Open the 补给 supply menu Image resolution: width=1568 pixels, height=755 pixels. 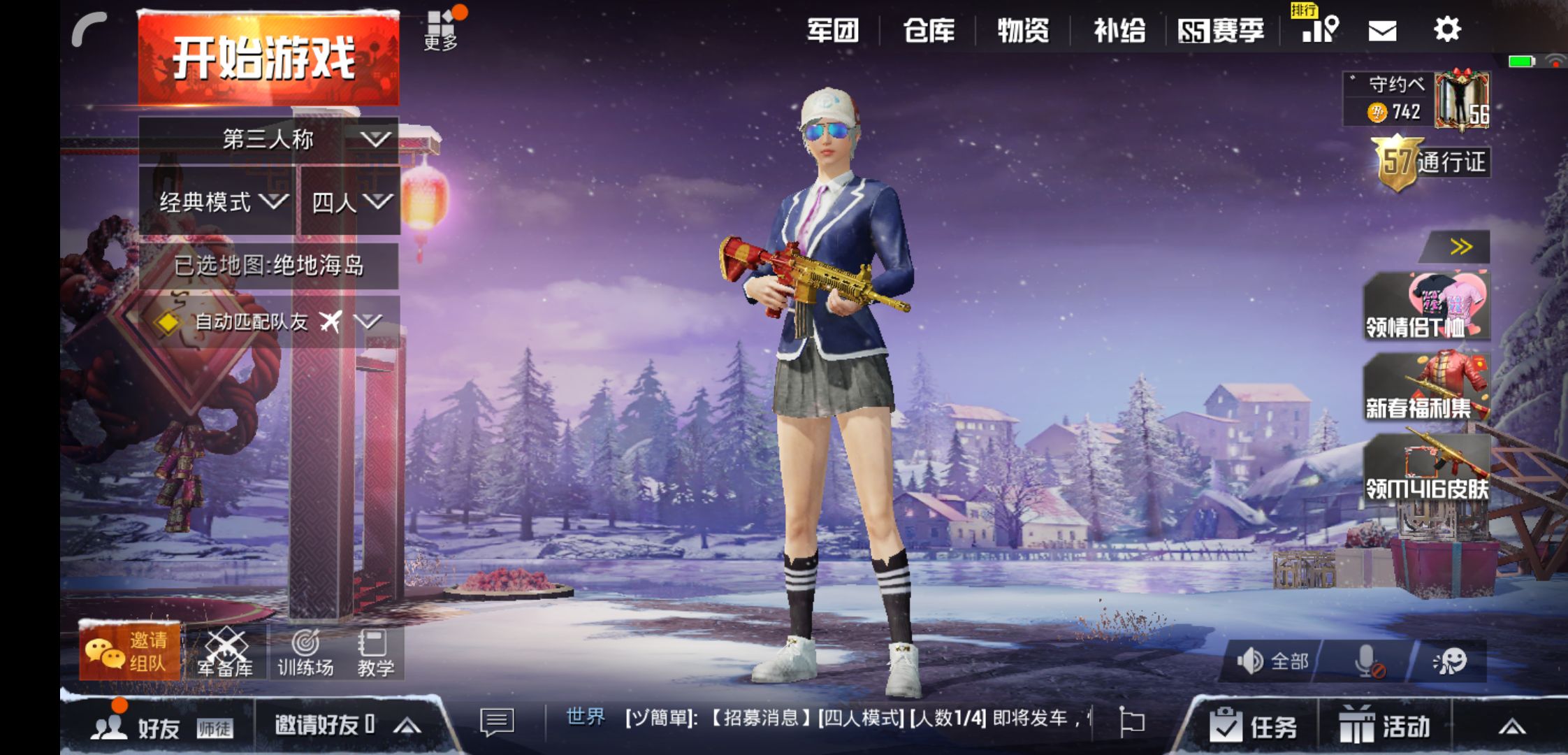point(1119,31)
